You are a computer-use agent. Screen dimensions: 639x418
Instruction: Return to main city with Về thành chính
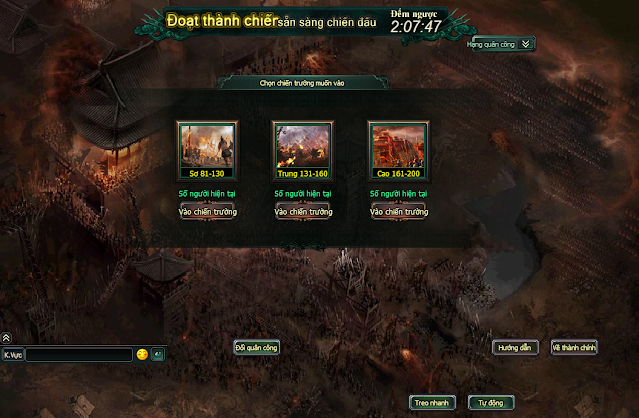pyautogui.click(x=574, y=347)
